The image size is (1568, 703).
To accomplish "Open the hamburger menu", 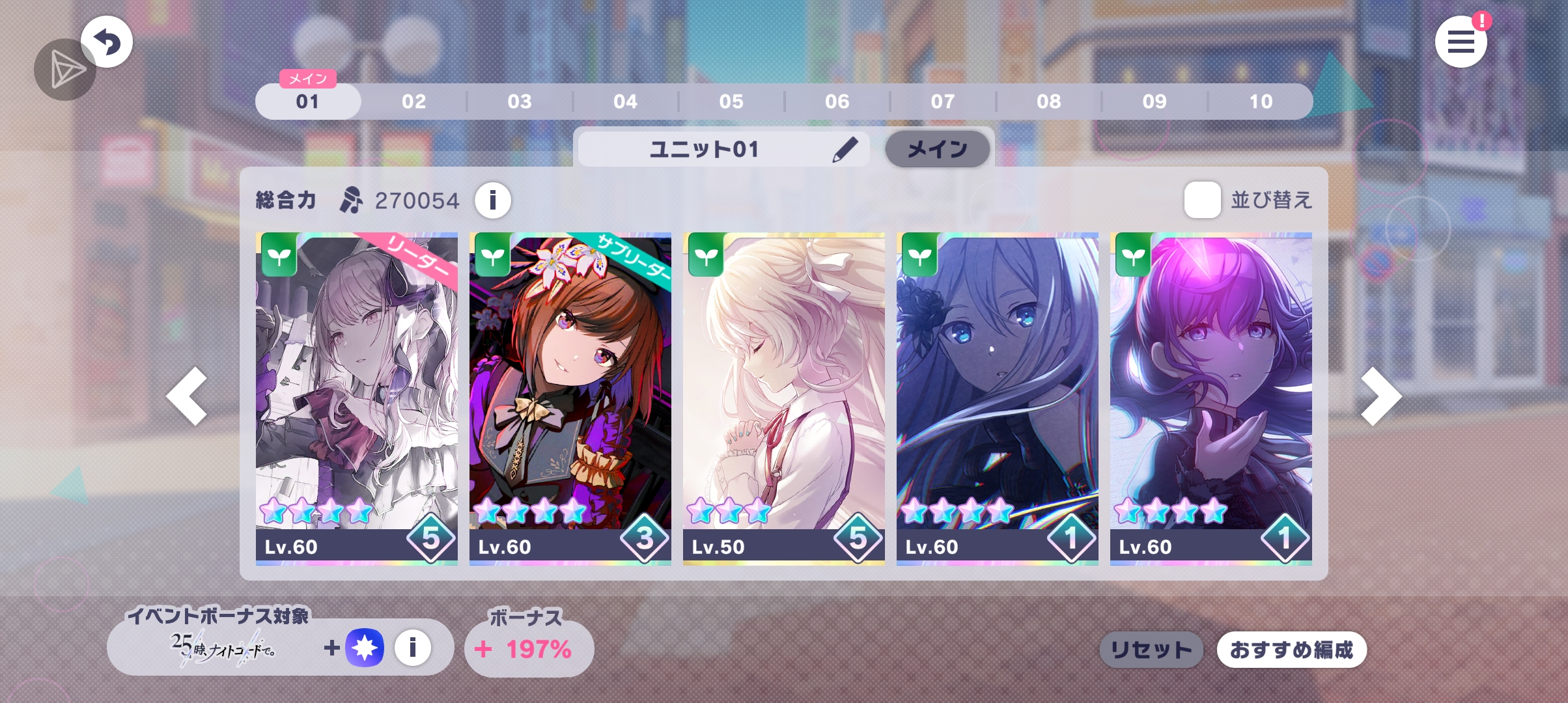I will (x=1461, y=42).
